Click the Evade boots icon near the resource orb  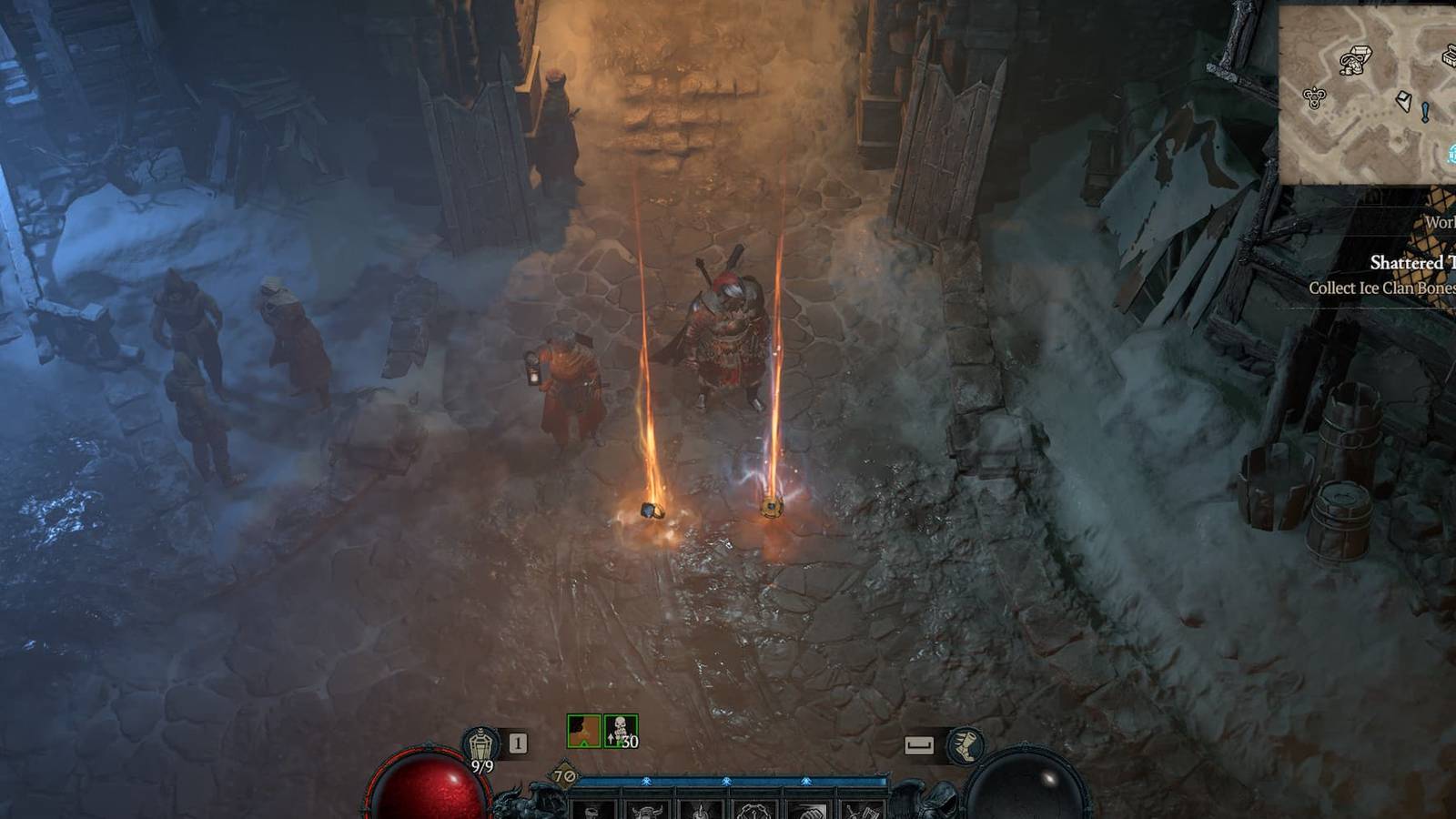[x=966, y=744]
